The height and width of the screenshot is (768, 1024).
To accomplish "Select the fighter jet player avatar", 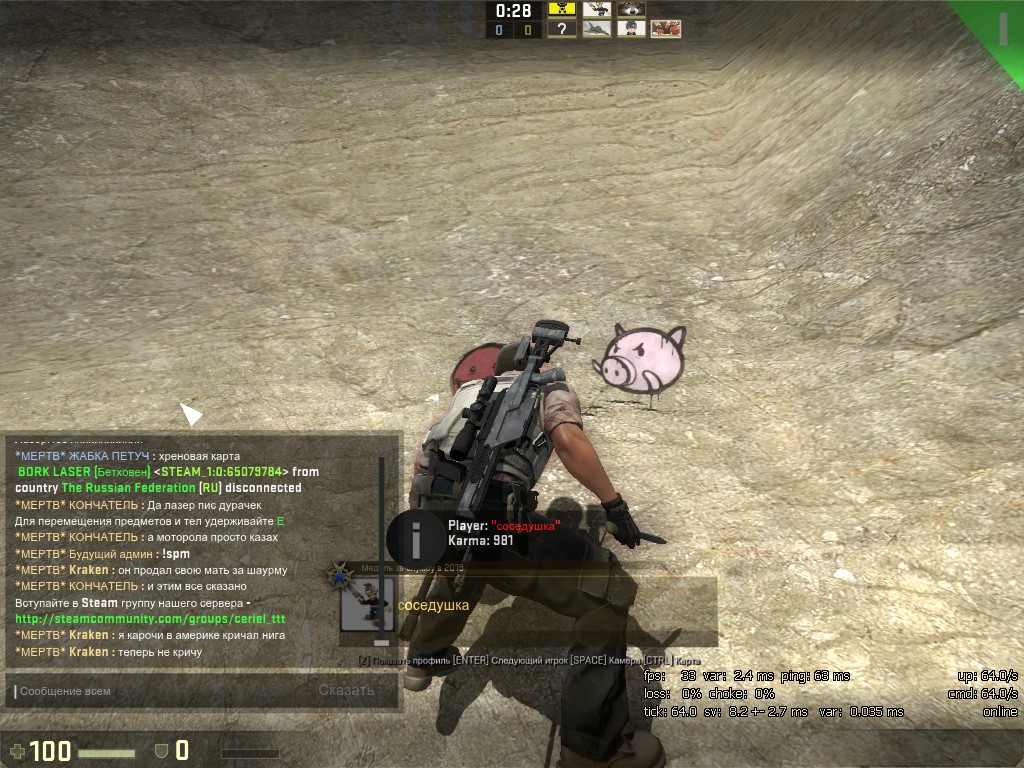I will [x=597, y=29].
